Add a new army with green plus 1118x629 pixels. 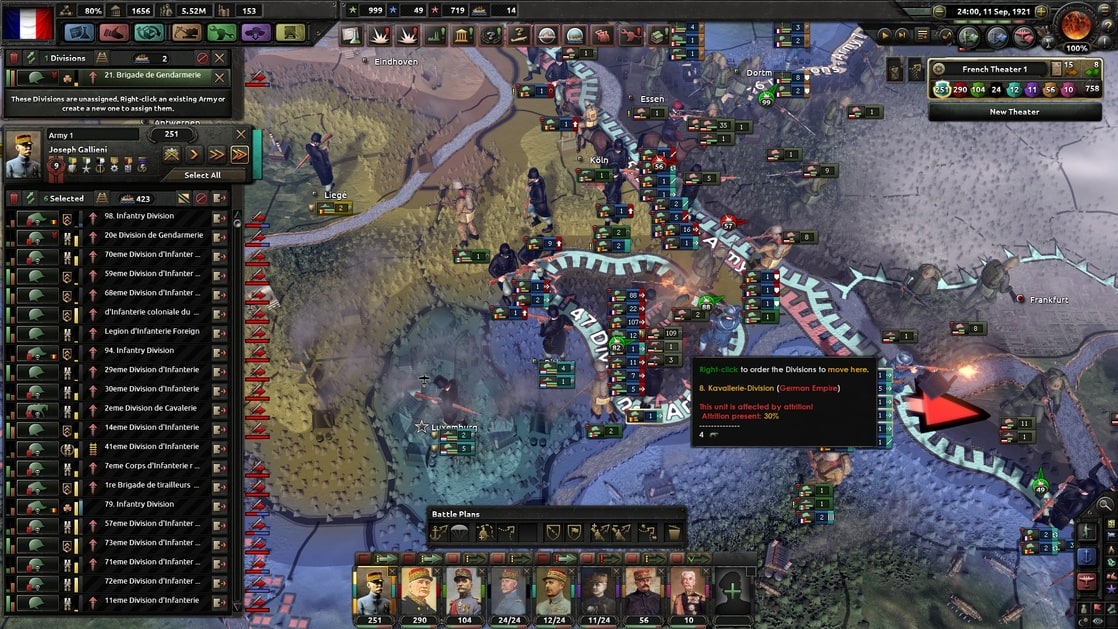pyautogui.click(x=733, y=590)
